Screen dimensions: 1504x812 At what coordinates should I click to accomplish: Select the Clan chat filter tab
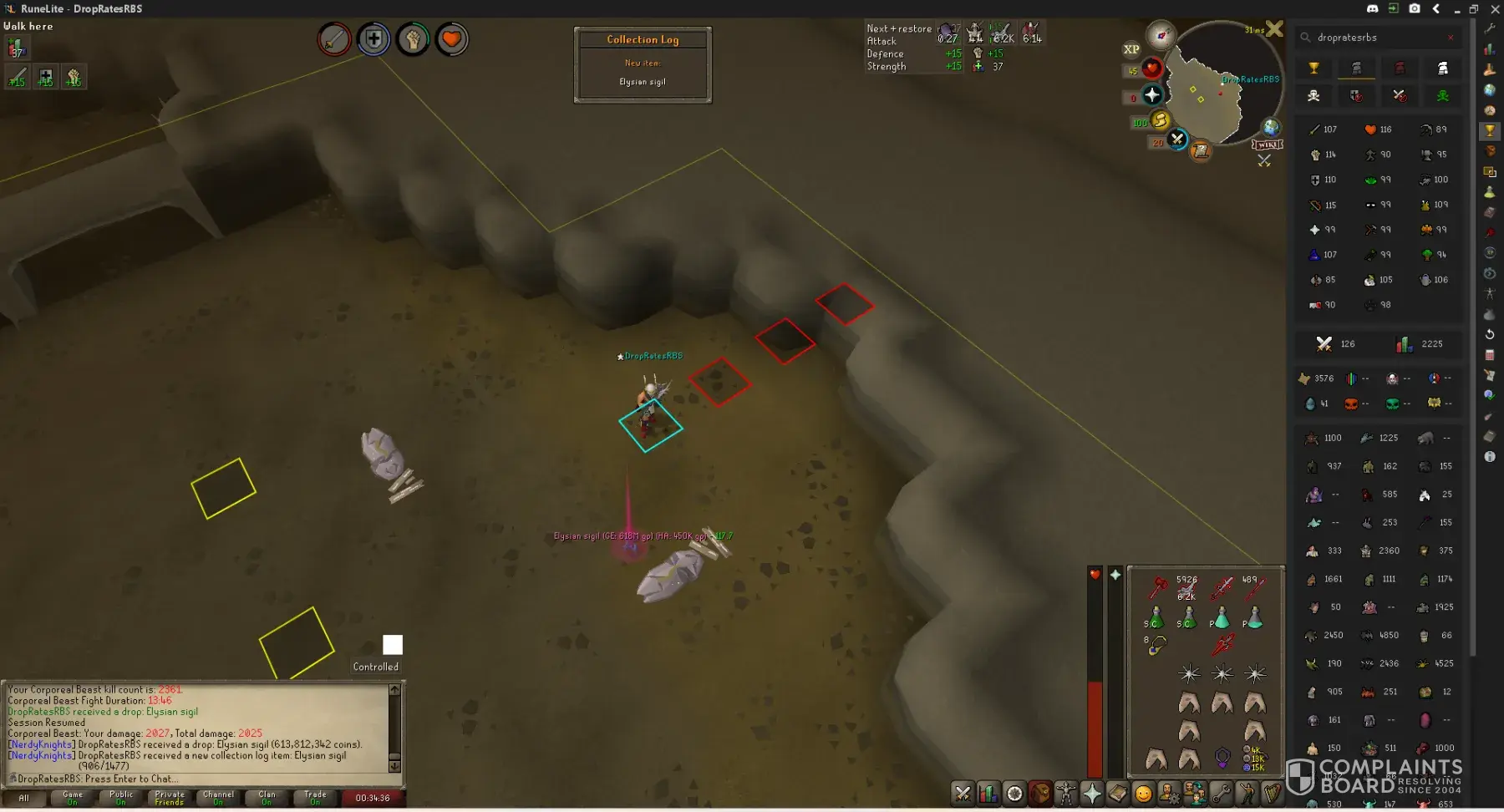click(x=267, y=798)
